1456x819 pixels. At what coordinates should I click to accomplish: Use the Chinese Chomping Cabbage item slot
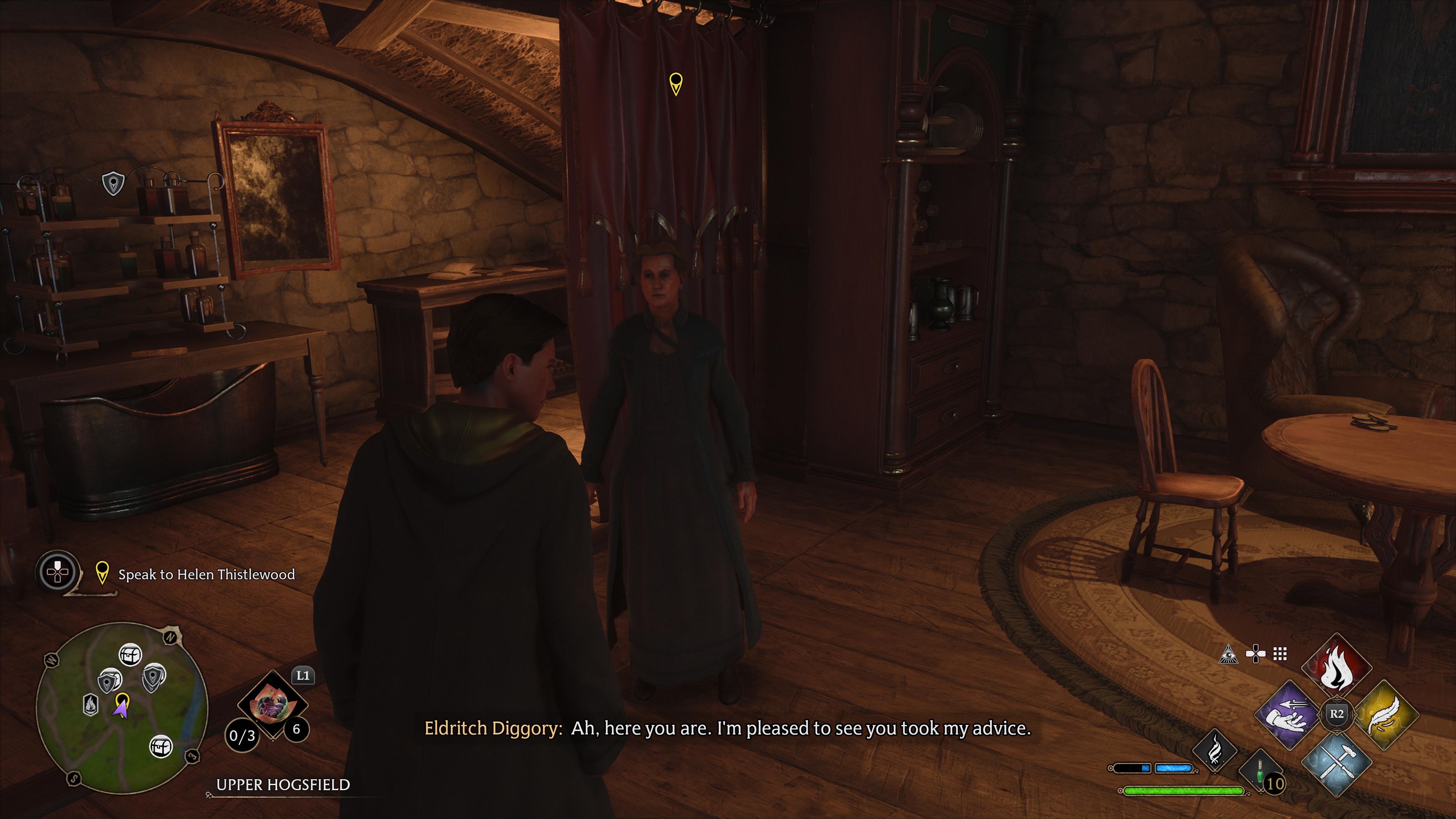(x=273, y=704)
